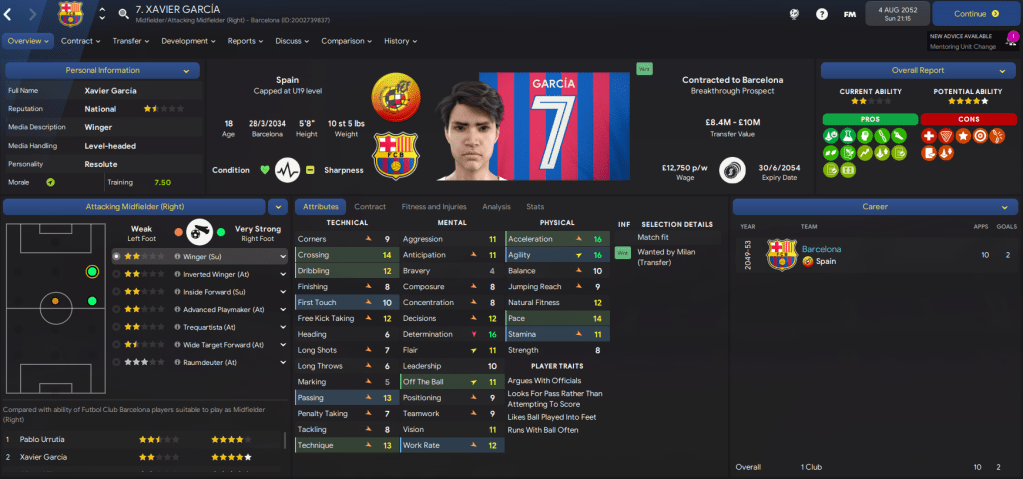
Task: Select Pablo Urrutia in comparison list
Action: point(48,439)
